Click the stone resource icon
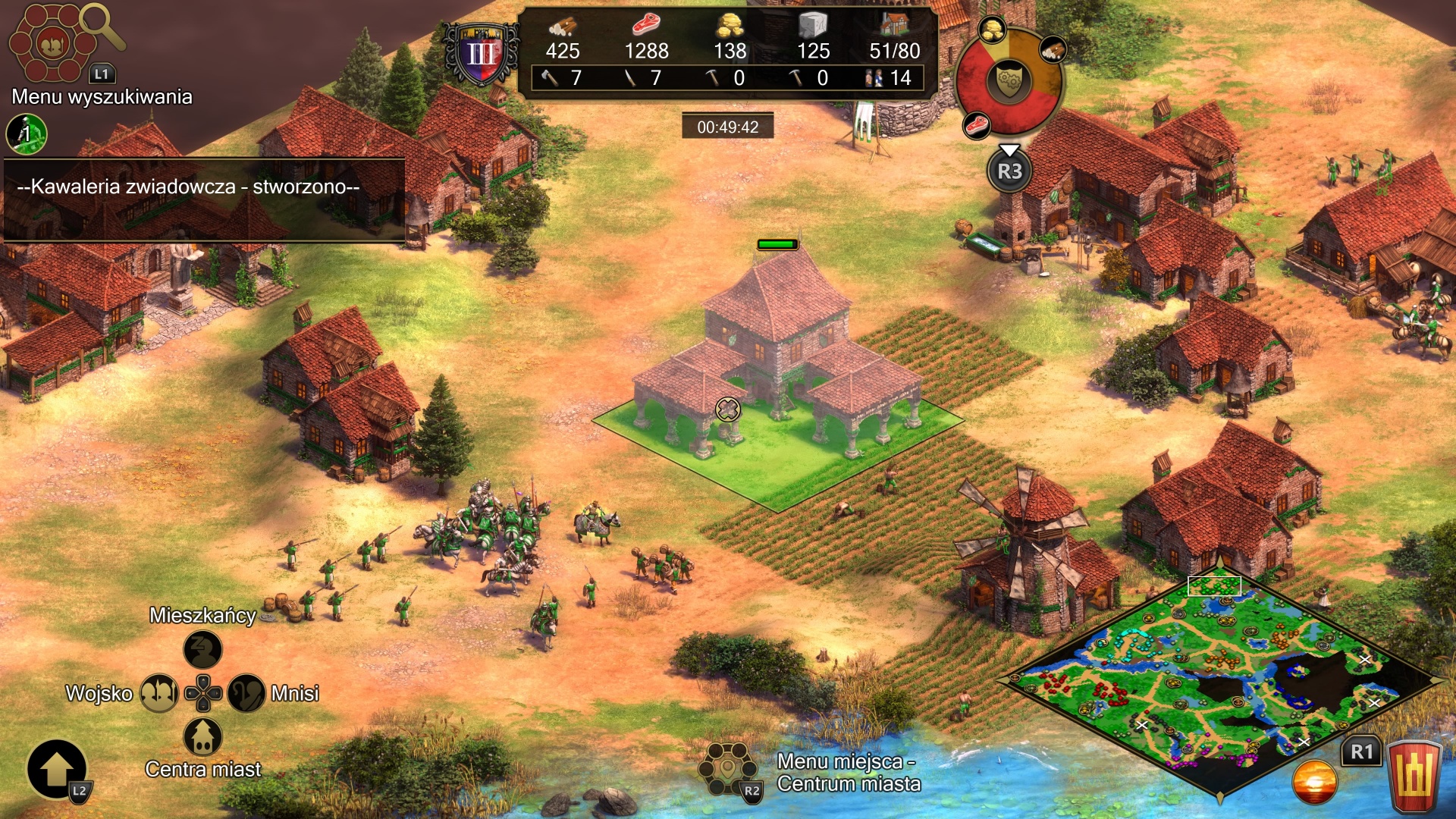1456x819 pixels. point(813,26)
